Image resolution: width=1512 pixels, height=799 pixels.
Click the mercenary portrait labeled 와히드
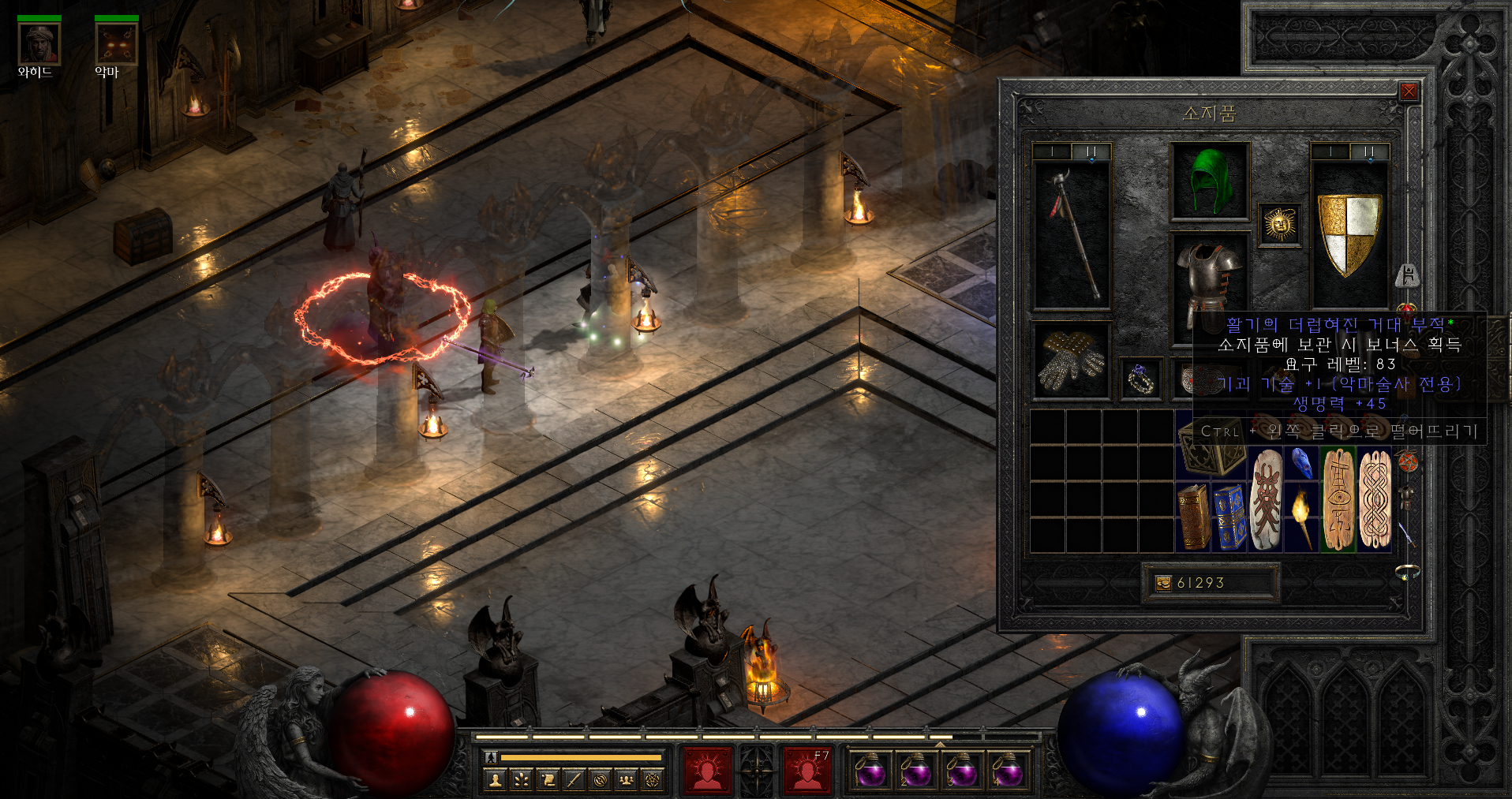click(39, 44)
